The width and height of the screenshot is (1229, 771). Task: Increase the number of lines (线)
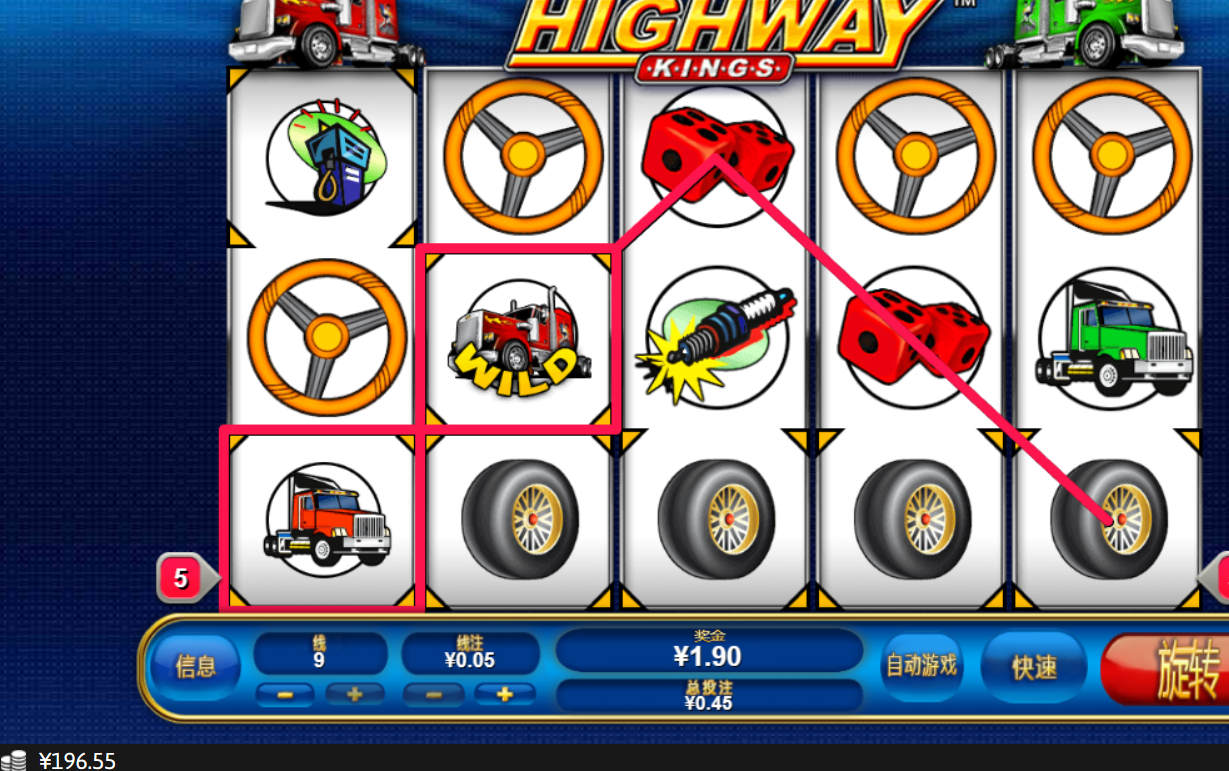tap(355, 694)
